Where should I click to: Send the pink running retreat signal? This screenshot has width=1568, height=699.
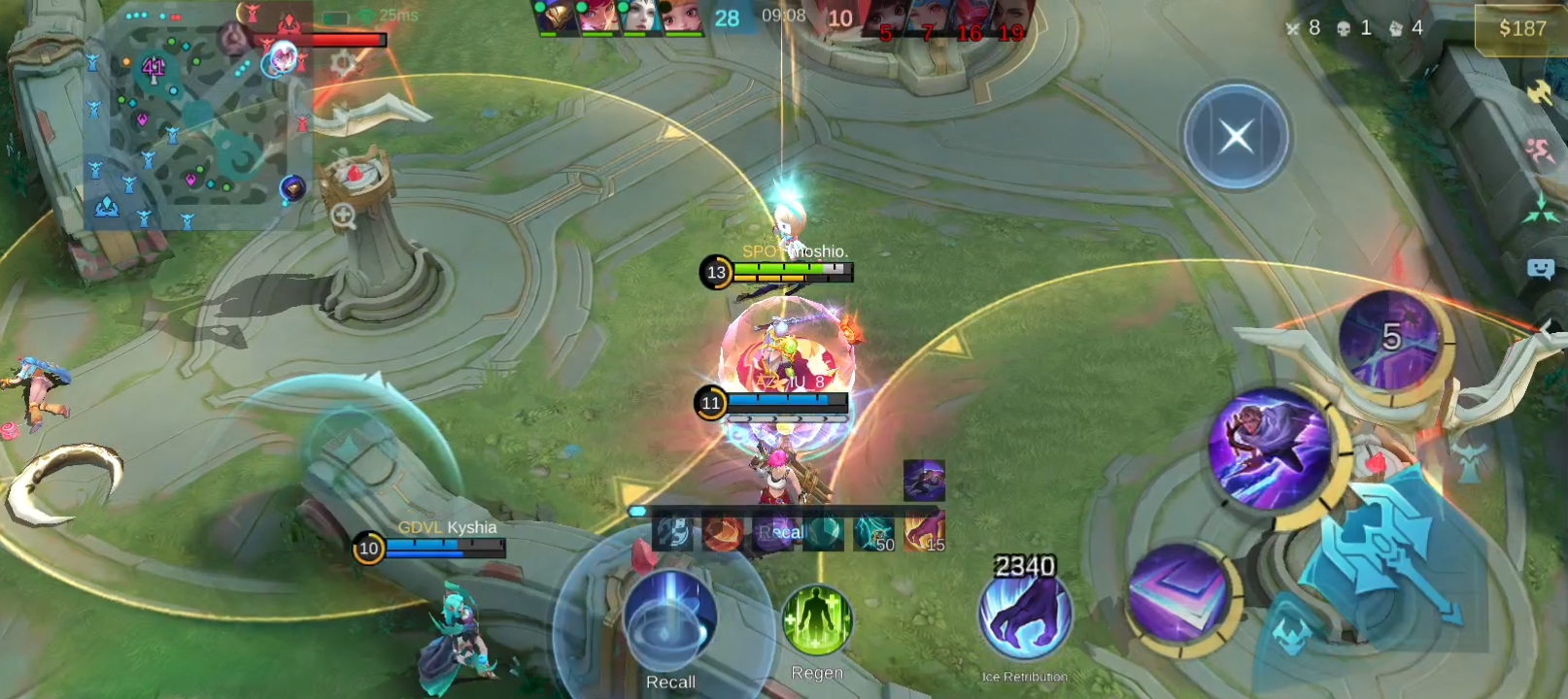[1539, 151]
